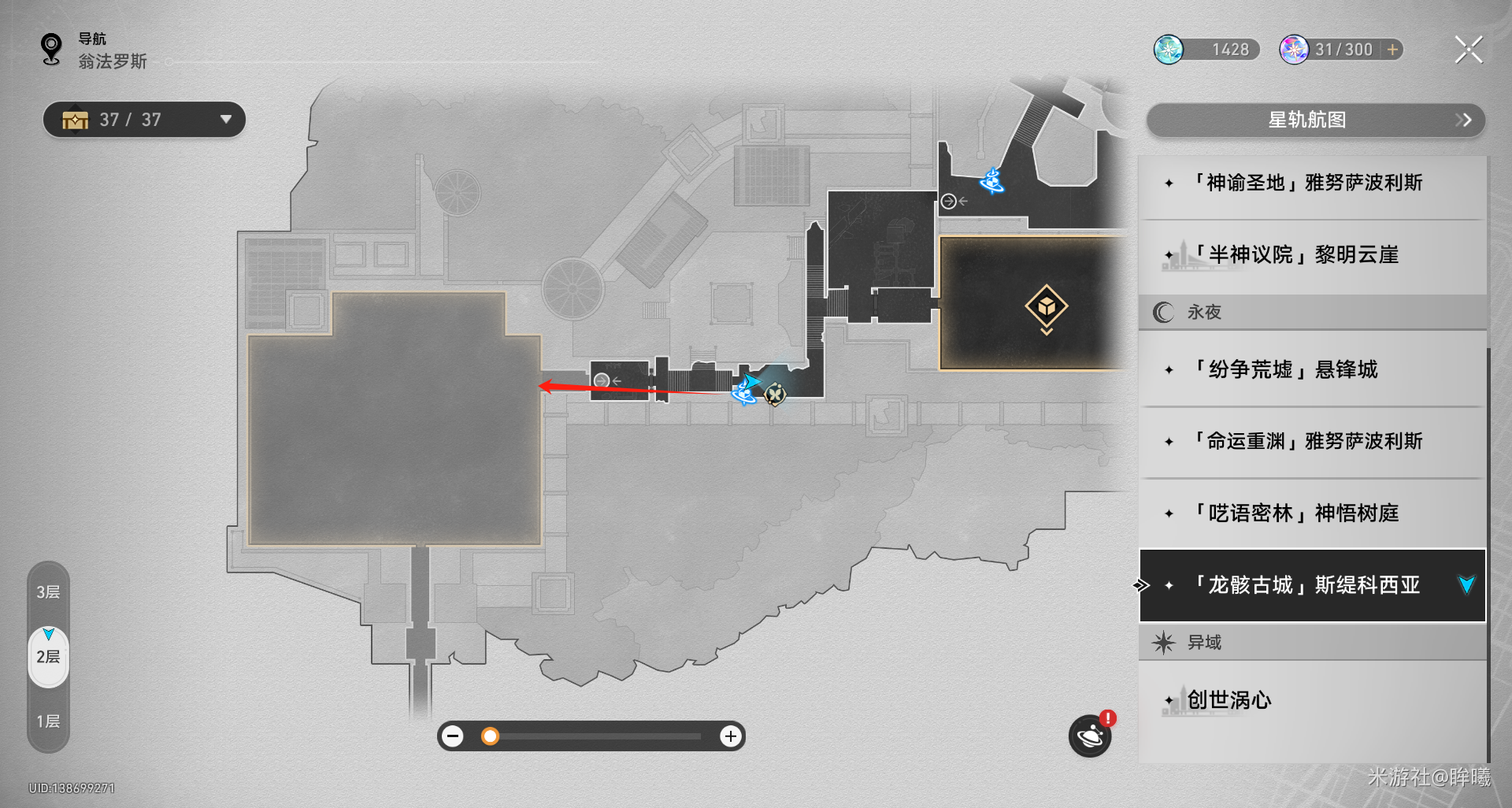This screenshot has height=808, width=1512.
Task: Open the planet icon with red alert
Action: [1090, 736]
